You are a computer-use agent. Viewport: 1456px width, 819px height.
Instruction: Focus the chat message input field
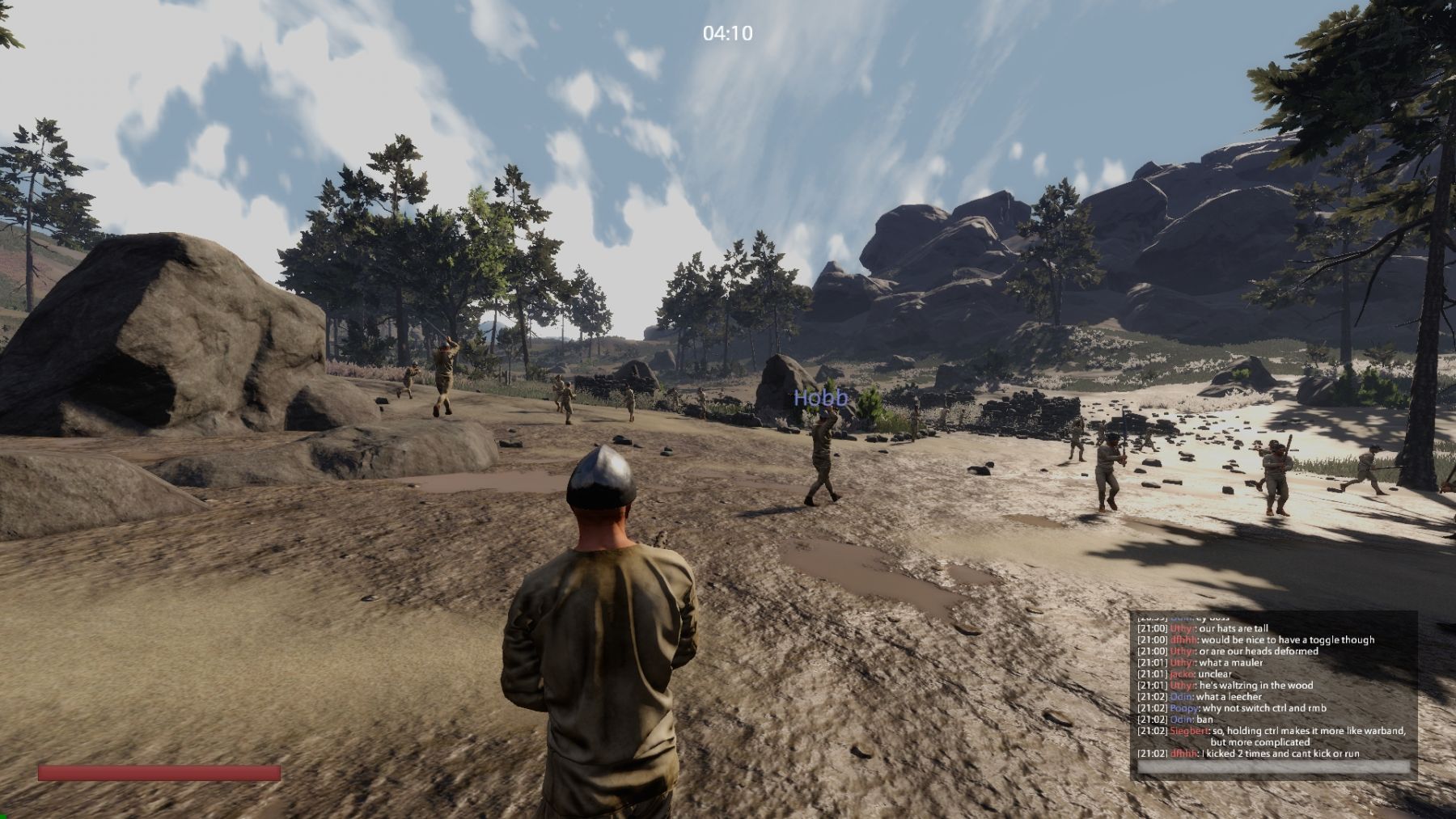pyautogui.click(x=1273, y=767)
